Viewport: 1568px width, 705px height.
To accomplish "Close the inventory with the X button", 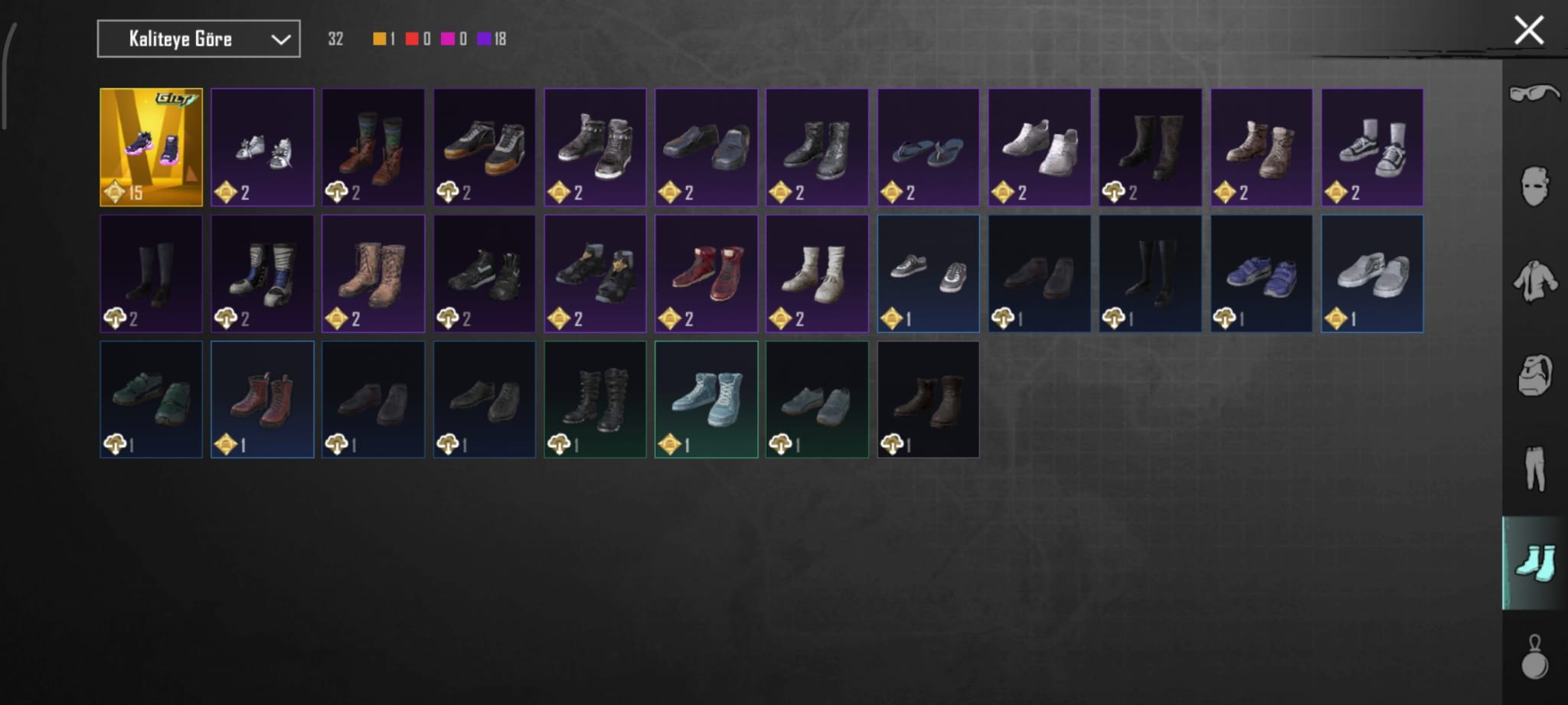I will pyautogui.click(x=1528, y=31).
